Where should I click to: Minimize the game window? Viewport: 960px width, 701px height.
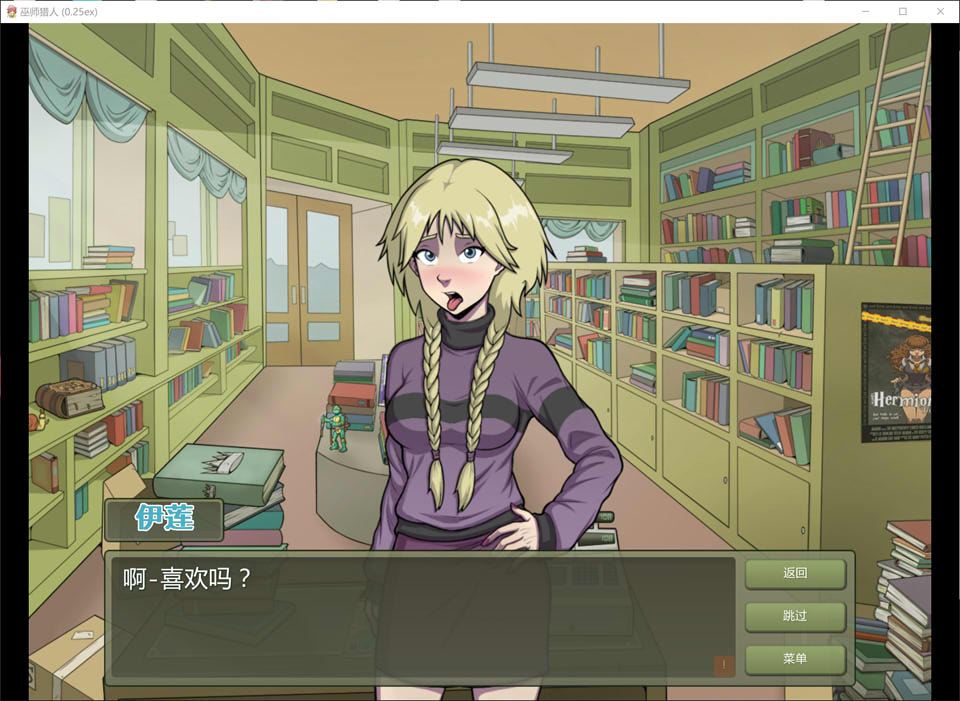pos(866,11)
